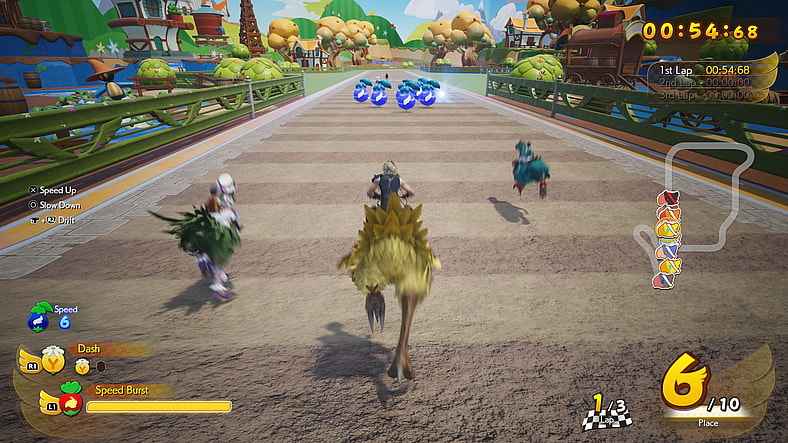Trigger the Speed Burst ability icon
Screen dimensions: 788x443
click(x=69, y=401)
